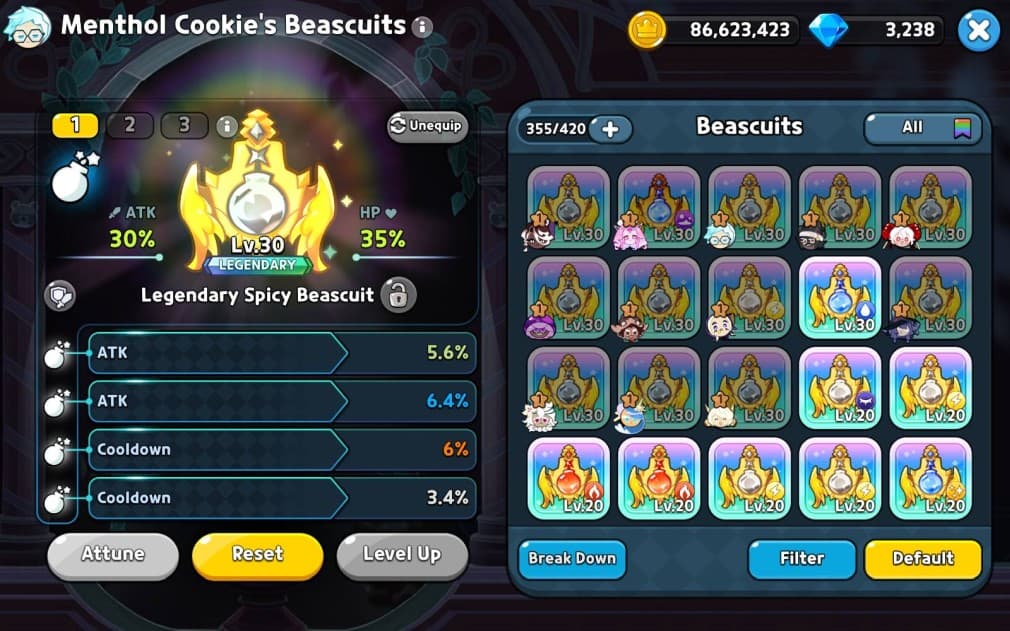Close the Beascuits screen
The height and width of the screenshot is (631, 1010).
[x=978, y=32]
